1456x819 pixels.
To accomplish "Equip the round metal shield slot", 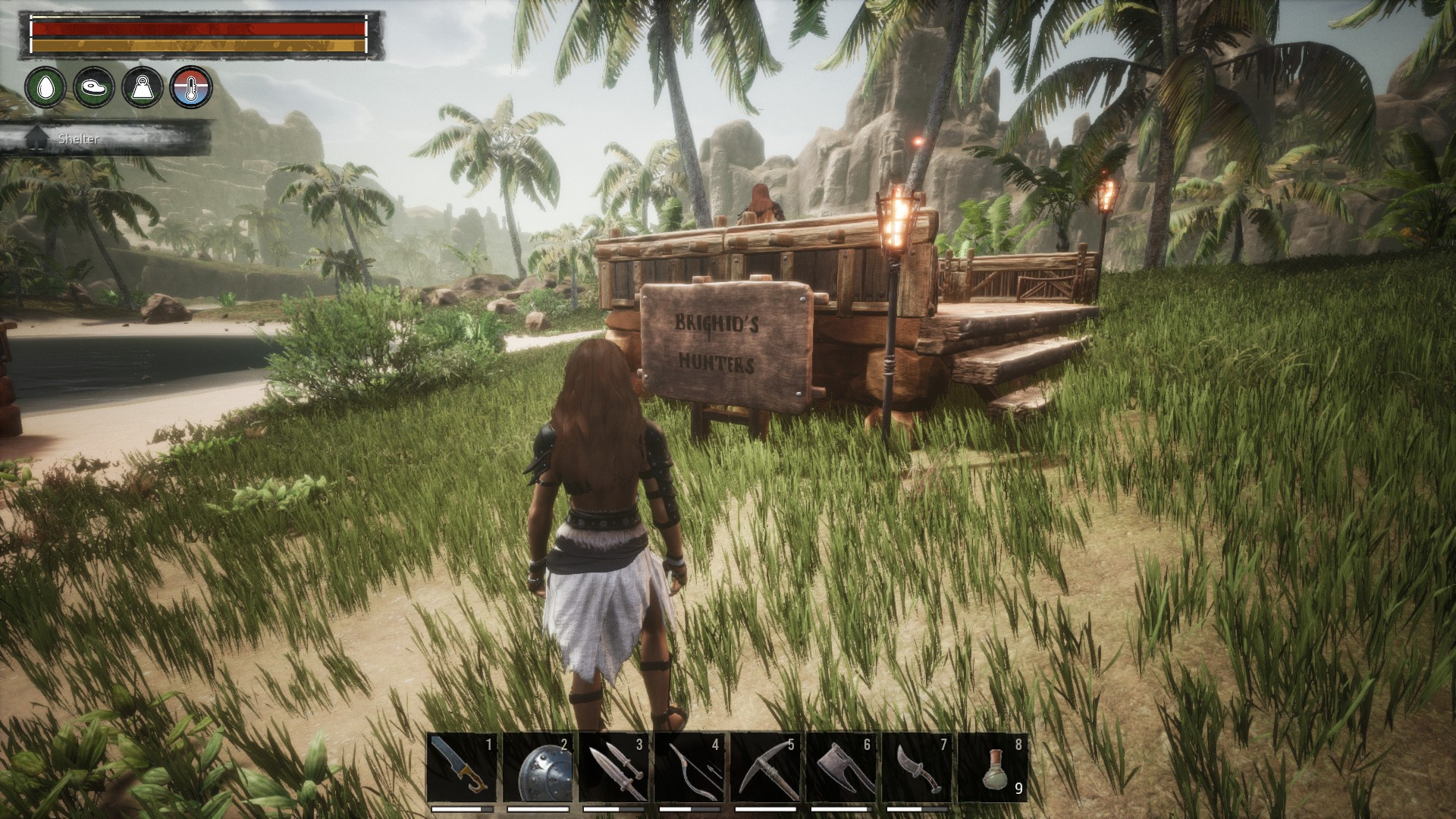I will click(x=538, y=767).
